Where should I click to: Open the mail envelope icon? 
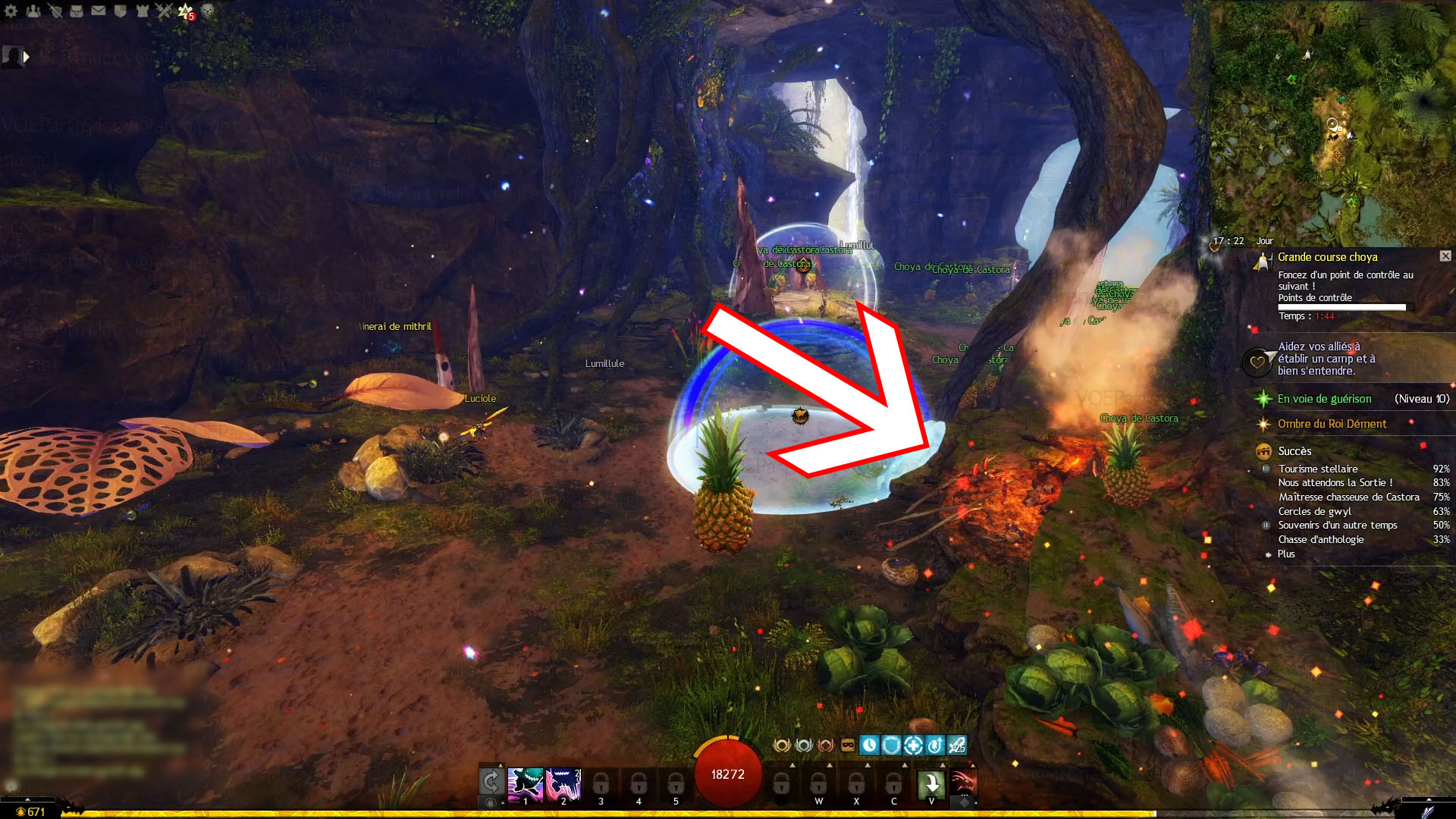point(99,11)
